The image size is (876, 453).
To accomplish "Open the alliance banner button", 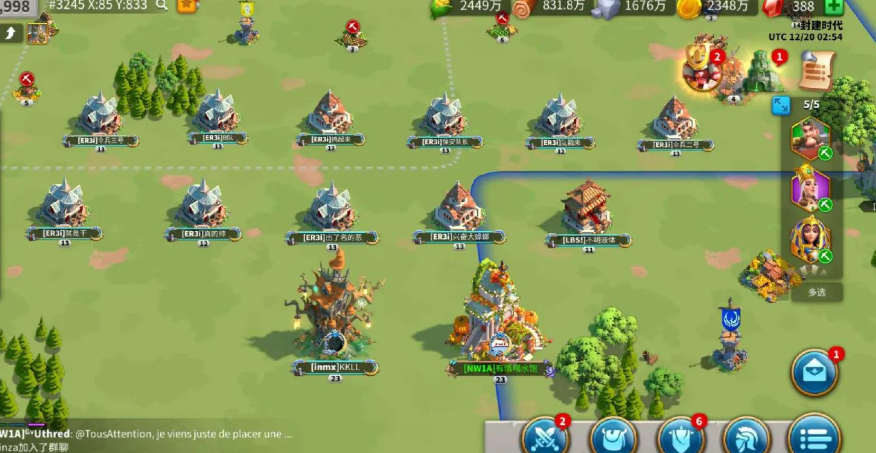I will (x=681, y=437).
